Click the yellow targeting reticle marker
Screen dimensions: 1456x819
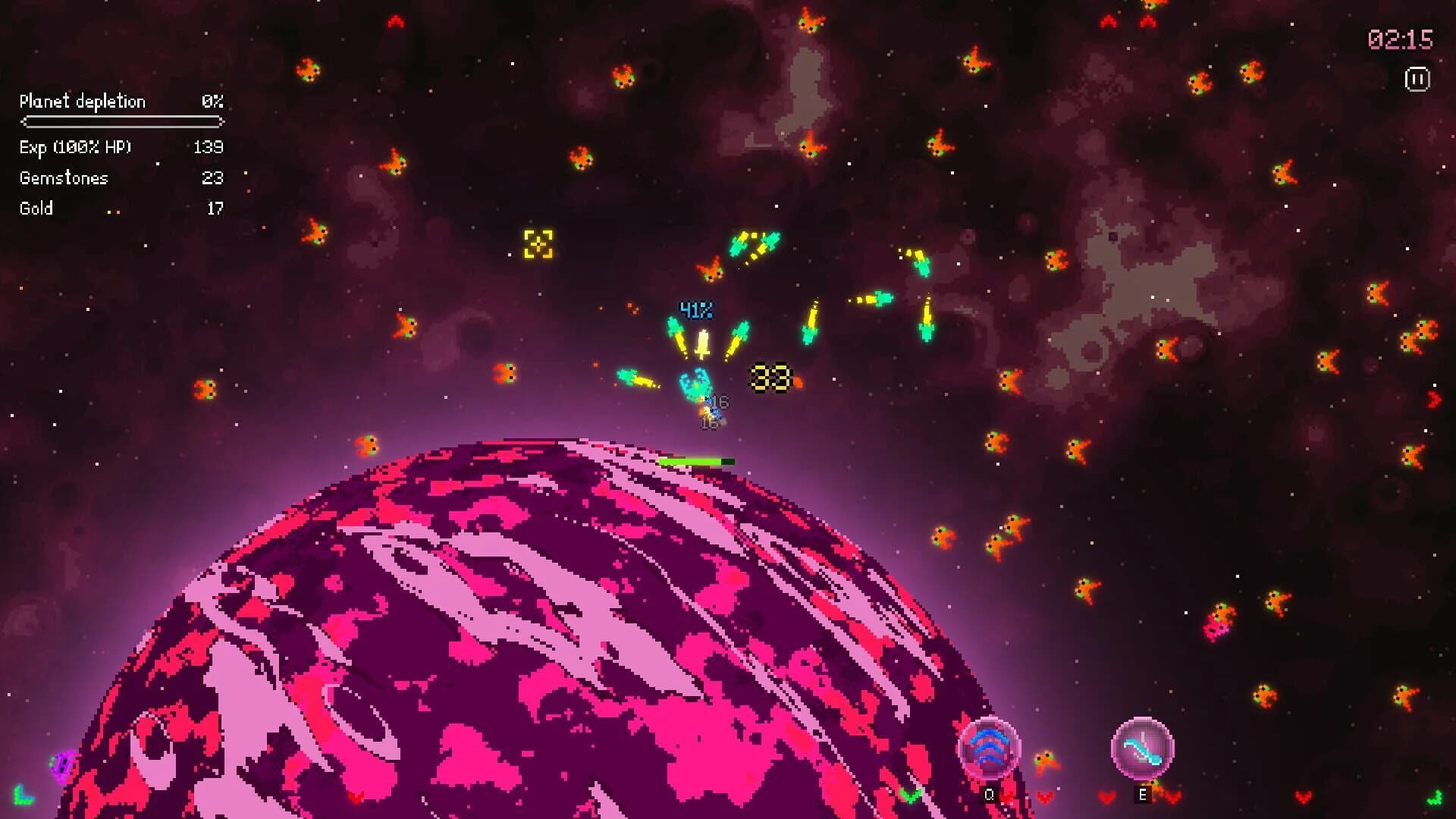(539, 244)
